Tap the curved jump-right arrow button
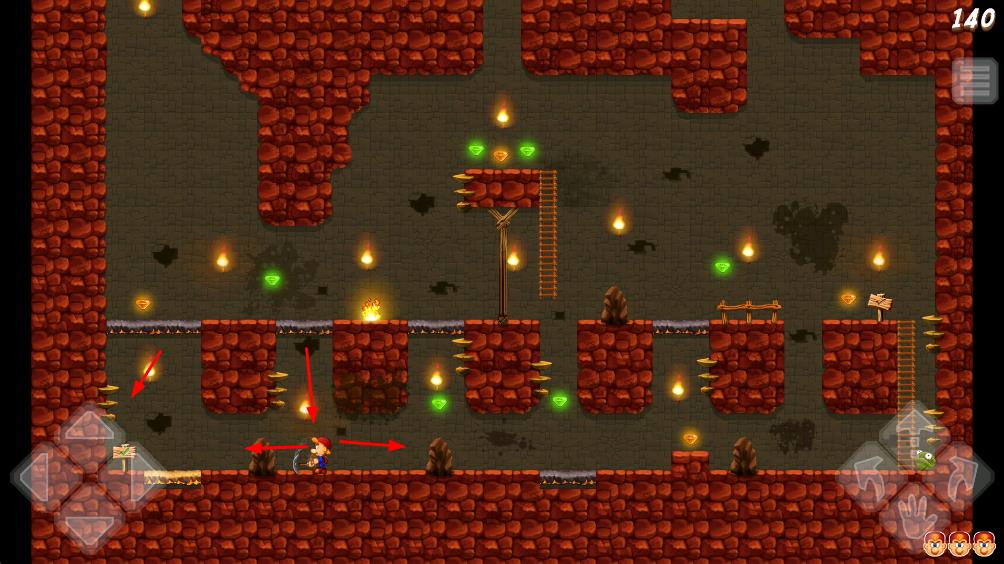1004x564 pixels. [x=959, y=477]
